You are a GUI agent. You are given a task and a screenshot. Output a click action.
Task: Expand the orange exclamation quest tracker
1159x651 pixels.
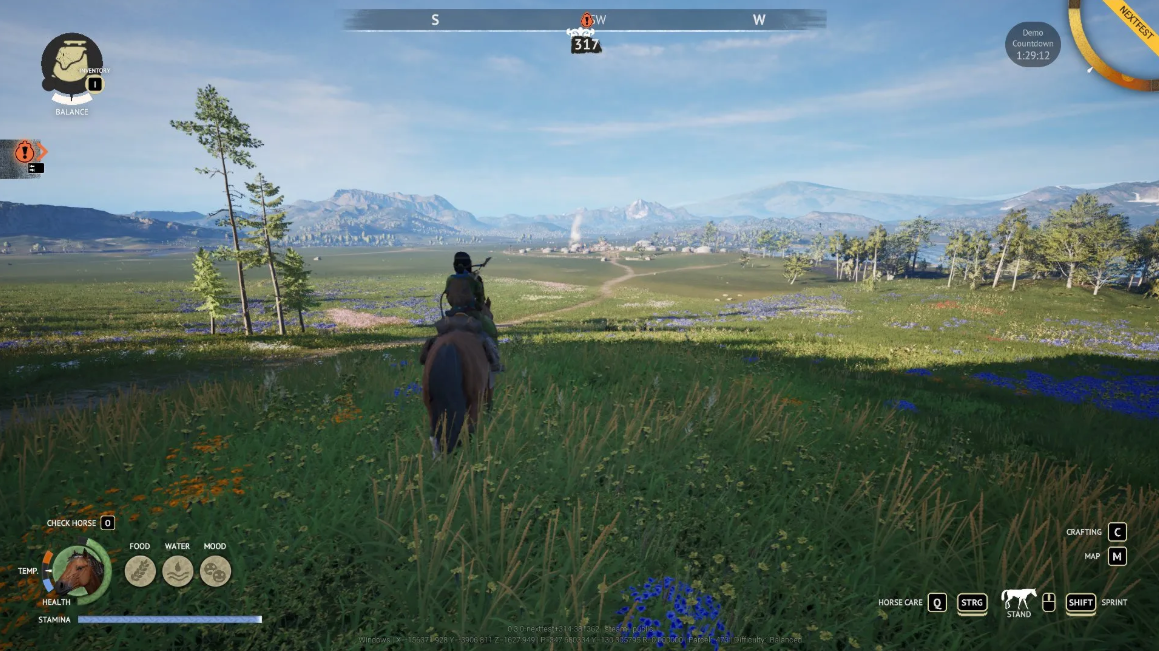(25, 153)
